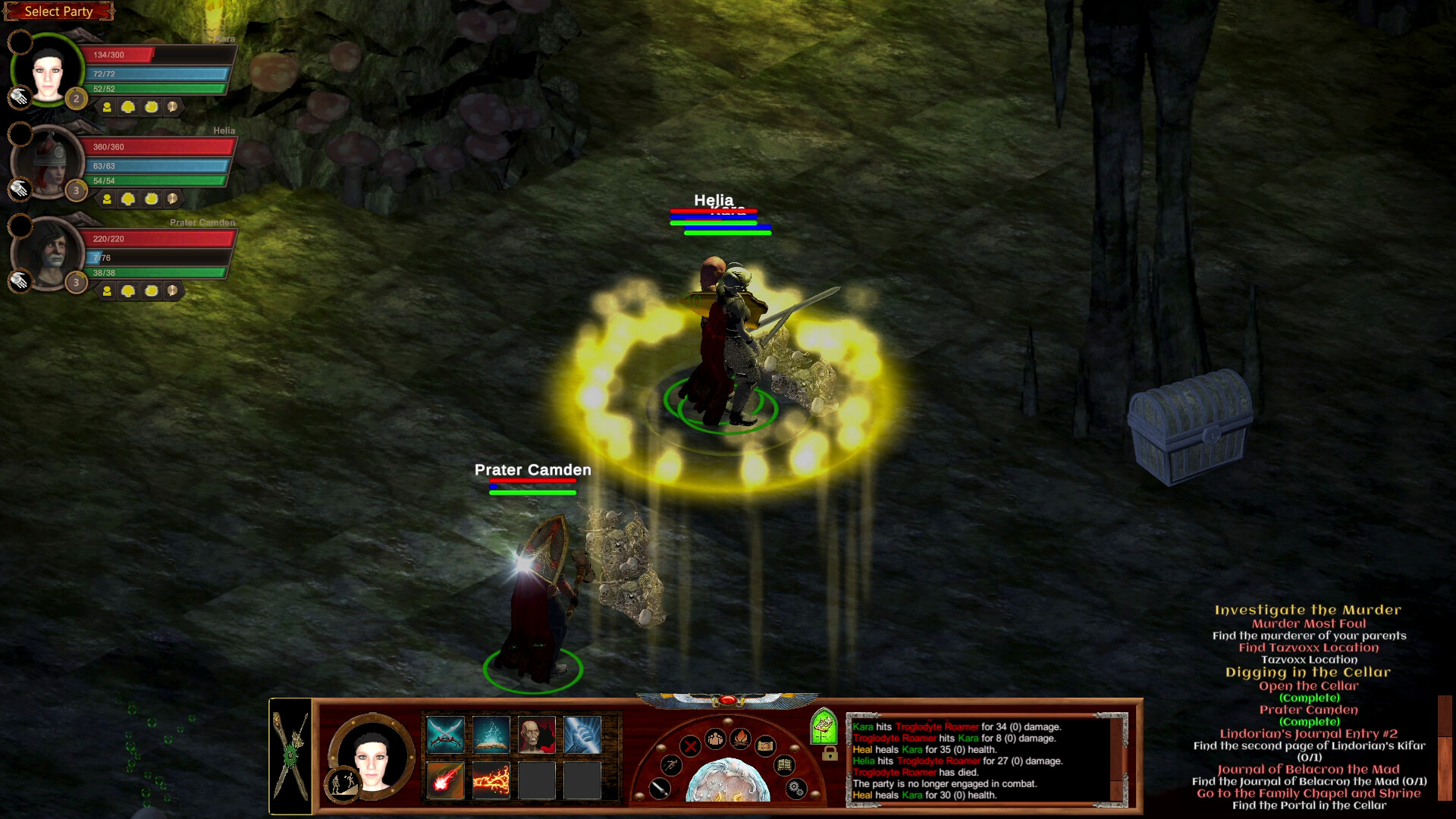This screenshot has height=819, width=1456.
Task: Click the red X cancel icon
Action: click(x=690, y=746)
